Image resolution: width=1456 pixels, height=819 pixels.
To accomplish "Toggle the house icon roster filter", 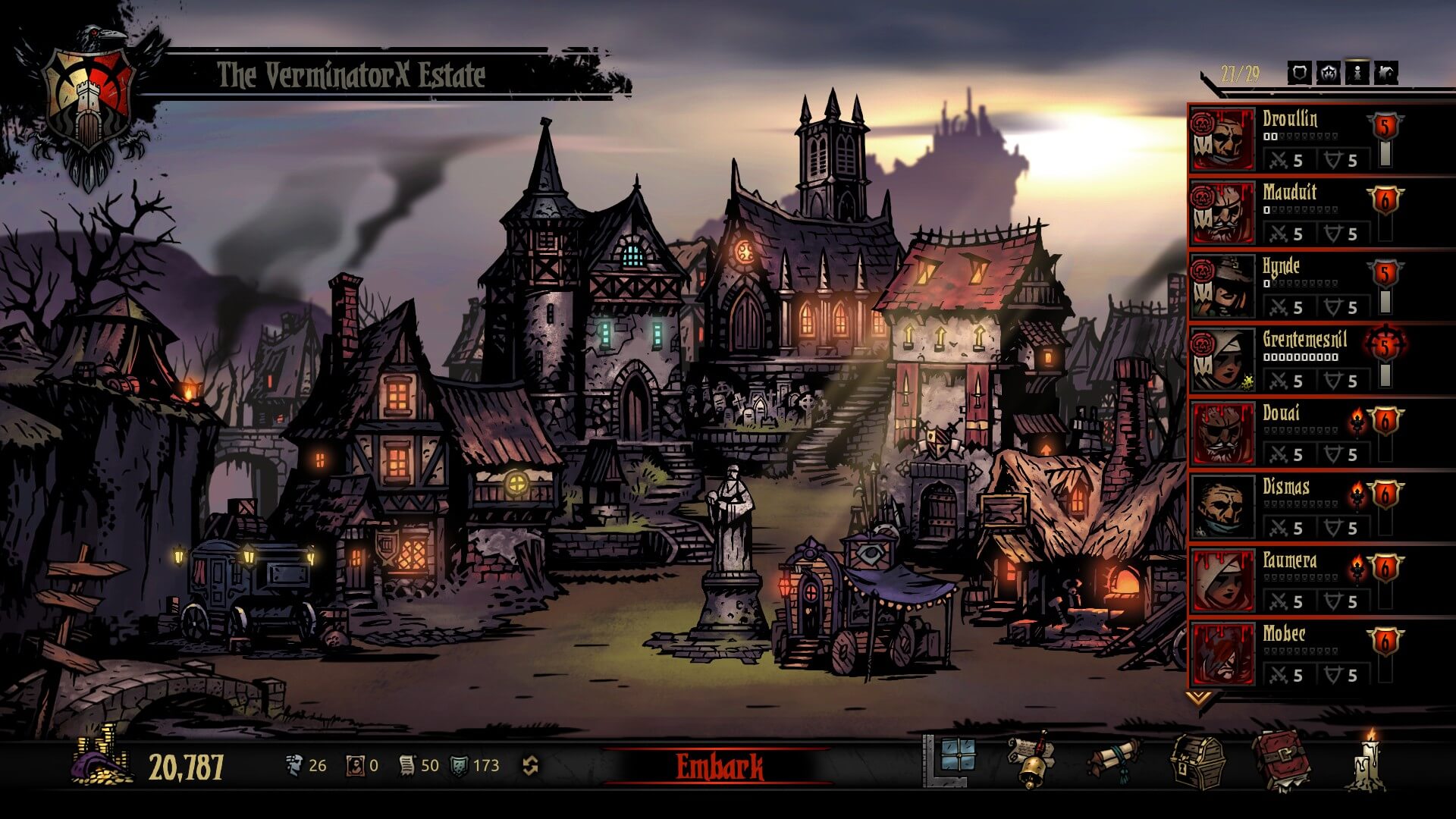I will pos(1386,73).
